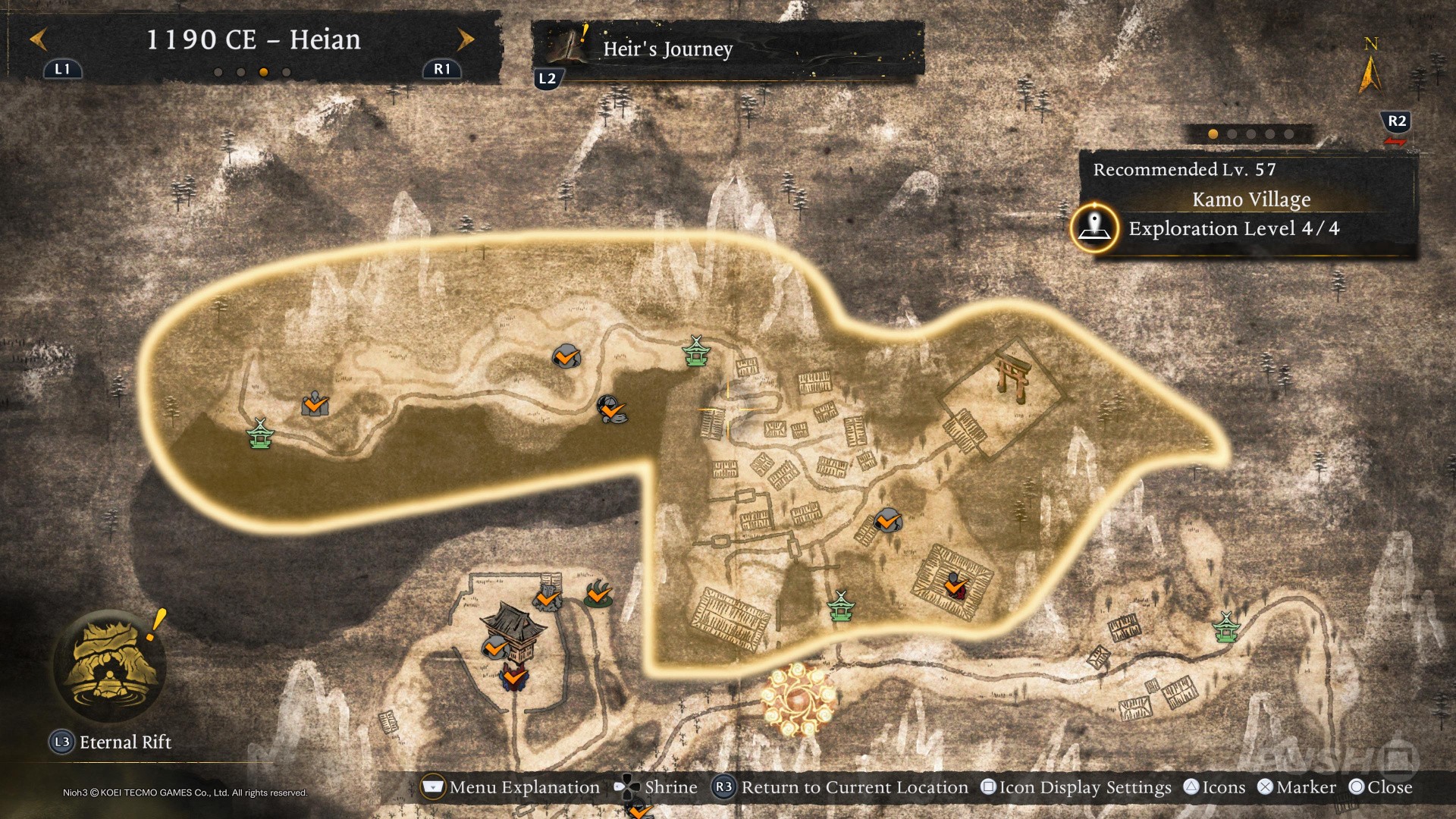Select the shrine marker on the eastern road
The height and width of the screenshot is (819, 1456).
pos(1225,628)
